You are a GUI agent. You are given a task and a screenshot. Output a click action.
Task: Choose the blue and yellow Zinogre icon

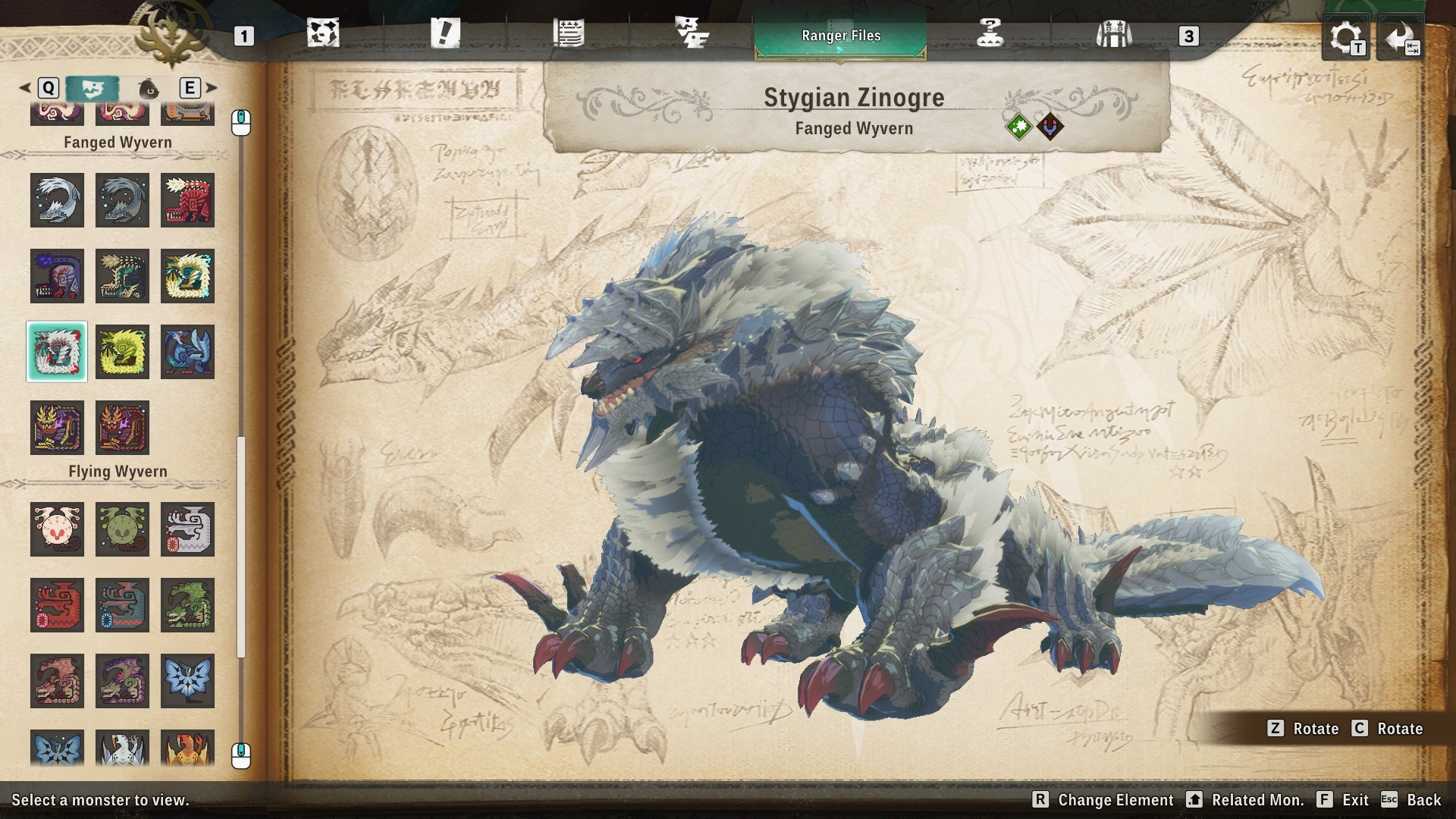(187, 276)
